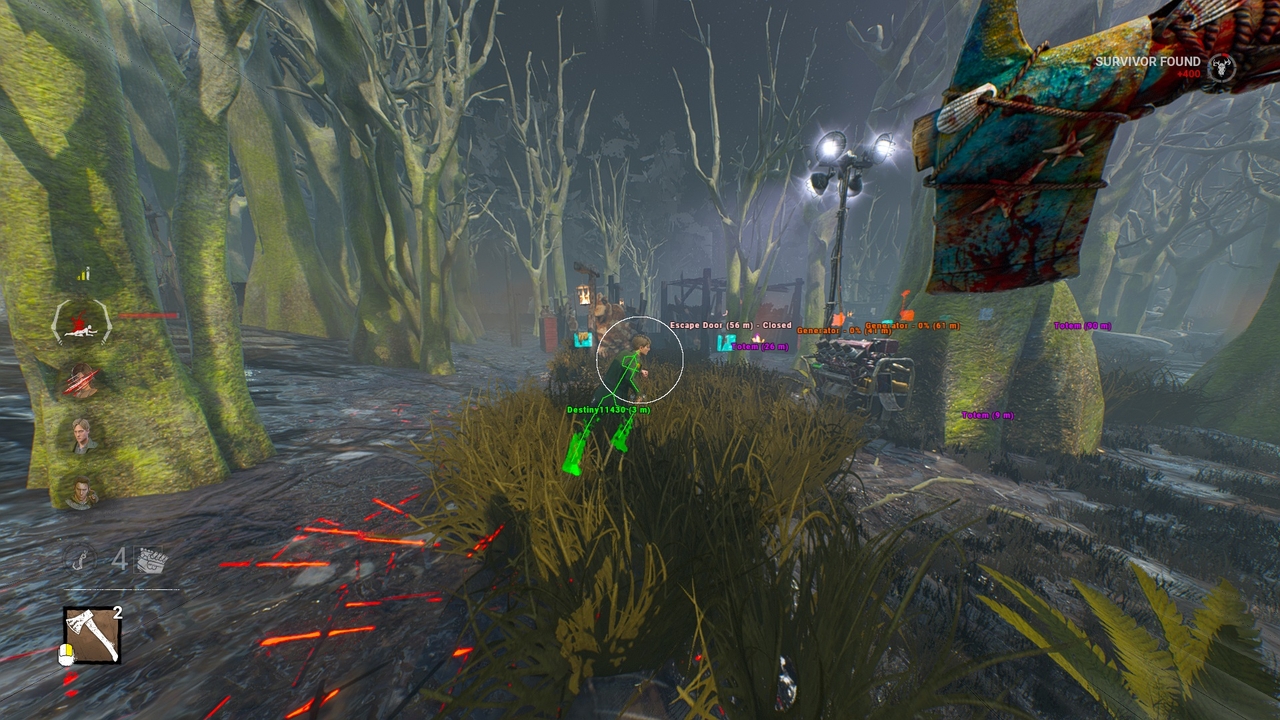Click the bloodpoint bars icon atop the HUD
The height and width of the screenshot is (720, 1280).
pyautogui.click(x=84, y=272)
